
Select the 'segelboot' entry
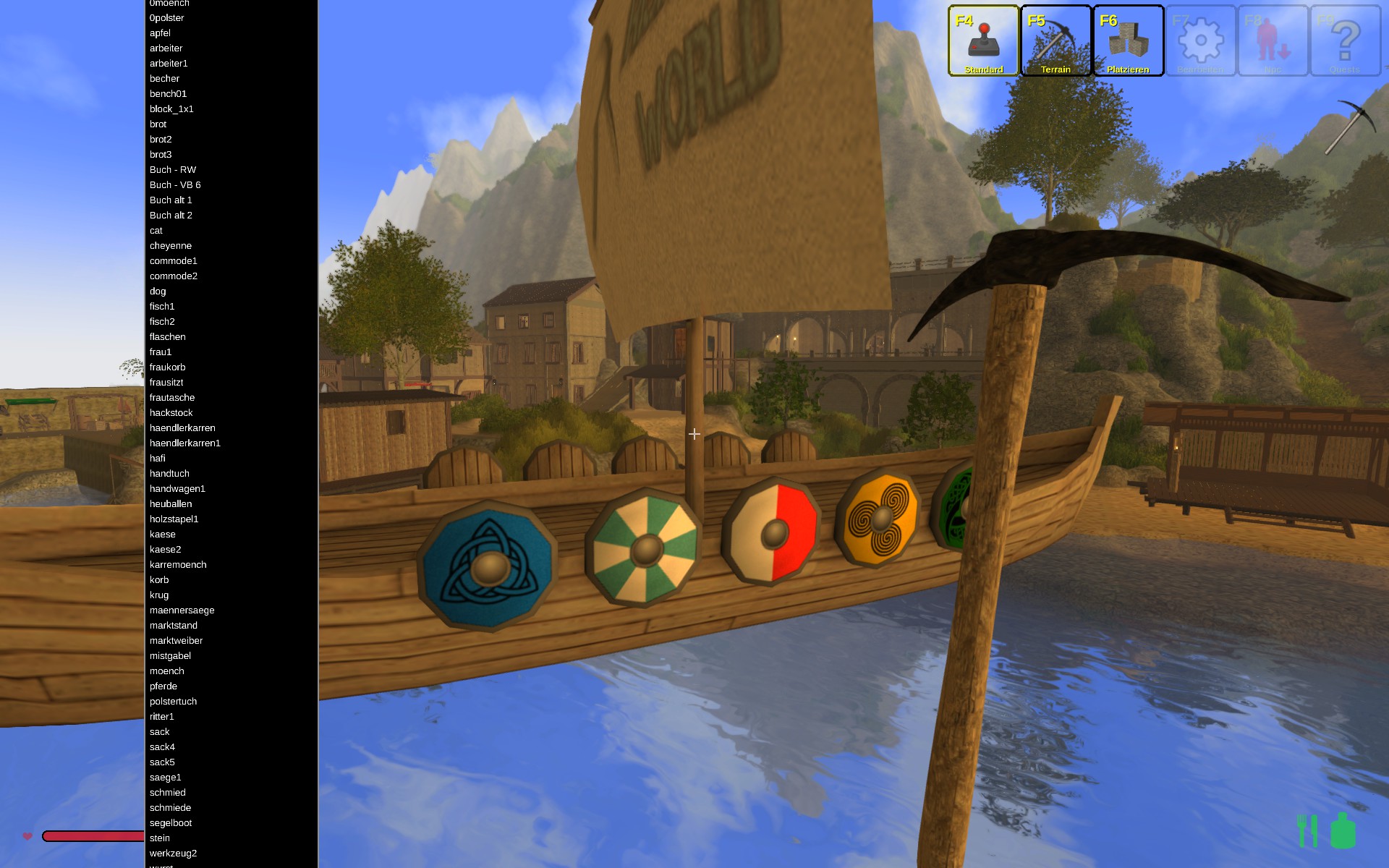[x=171, y=823]
